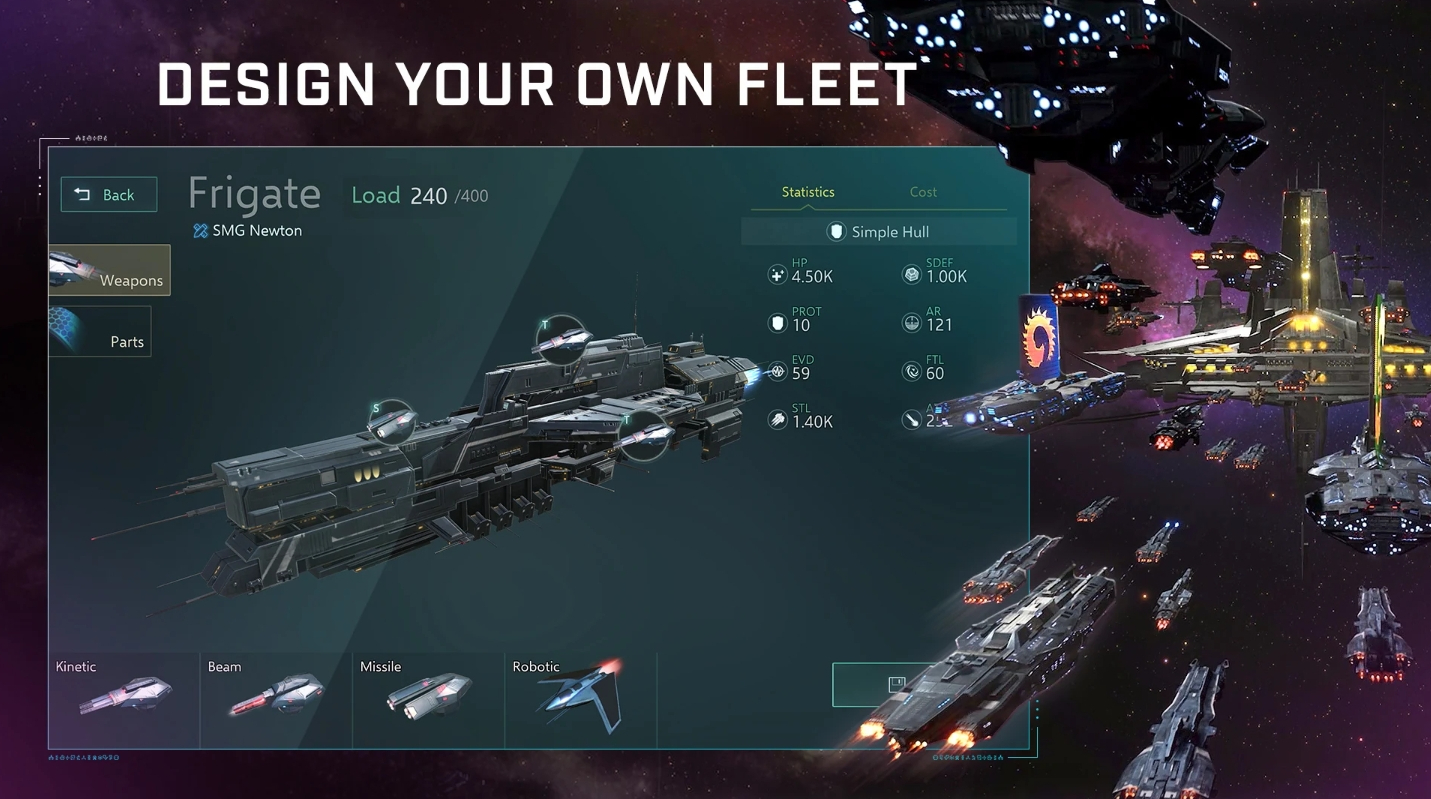Viewport: 1431px width, 799px height.
Task: Click the Load 240/400 capacity bar
Action: tap(418, 196)
